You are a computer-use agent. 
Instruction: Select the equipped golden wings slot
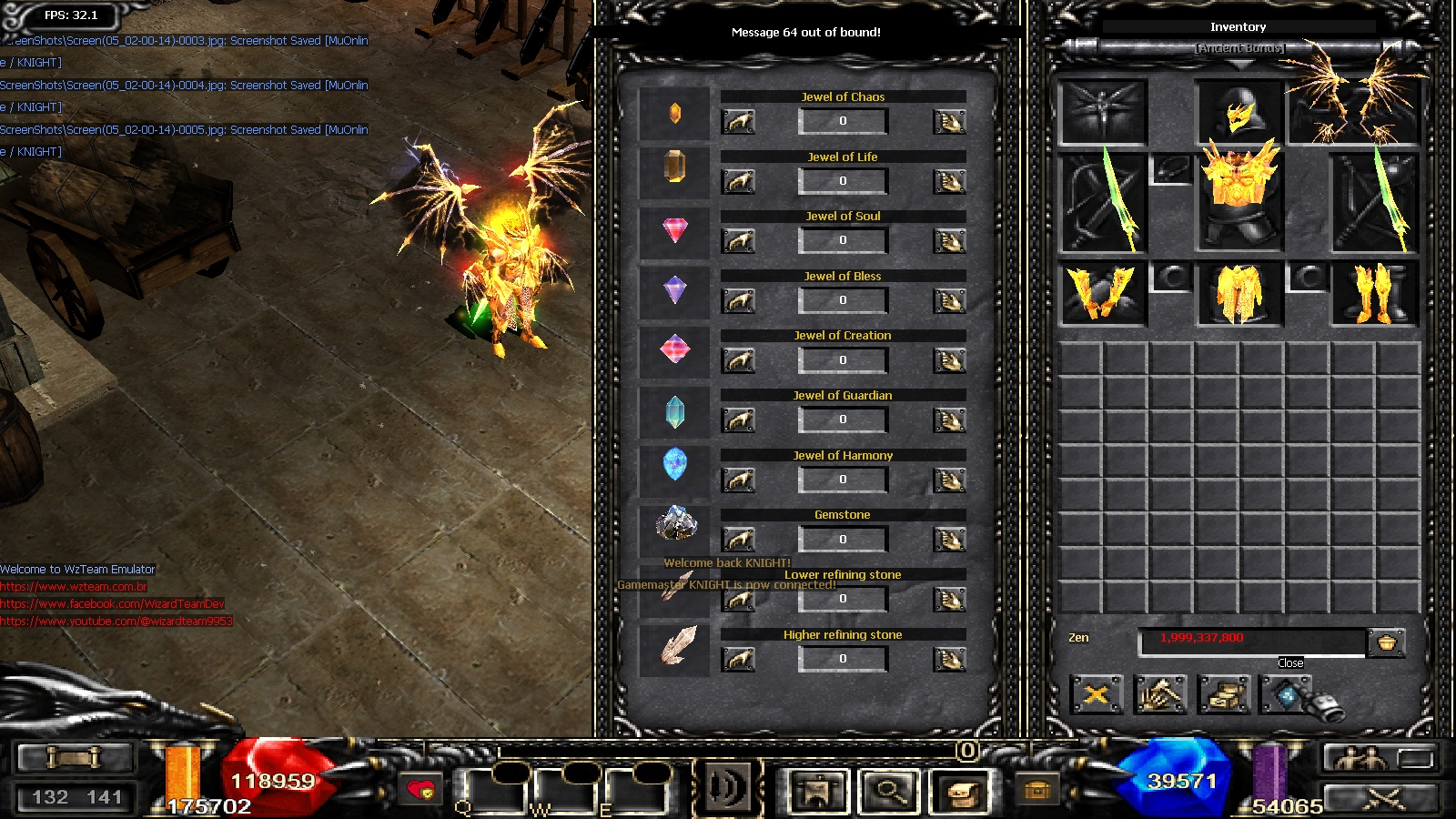(x=1356, y=100)
